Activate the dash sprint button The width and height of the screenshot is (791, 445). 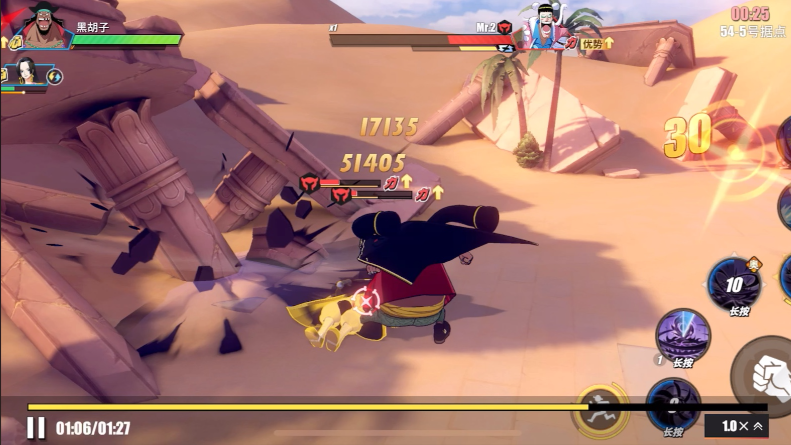tap(599, 408)
